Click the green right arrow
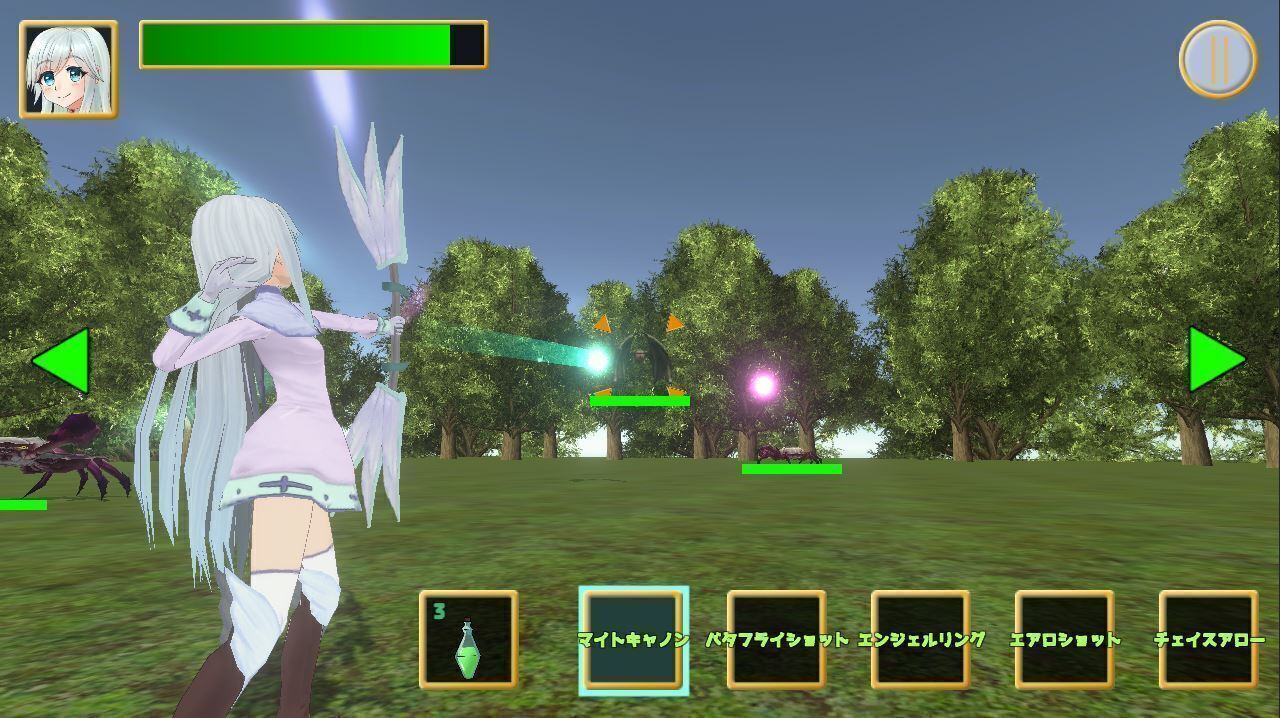Screen dimensions: 1280x718 pyautogui.click(x=1215, y=360)
